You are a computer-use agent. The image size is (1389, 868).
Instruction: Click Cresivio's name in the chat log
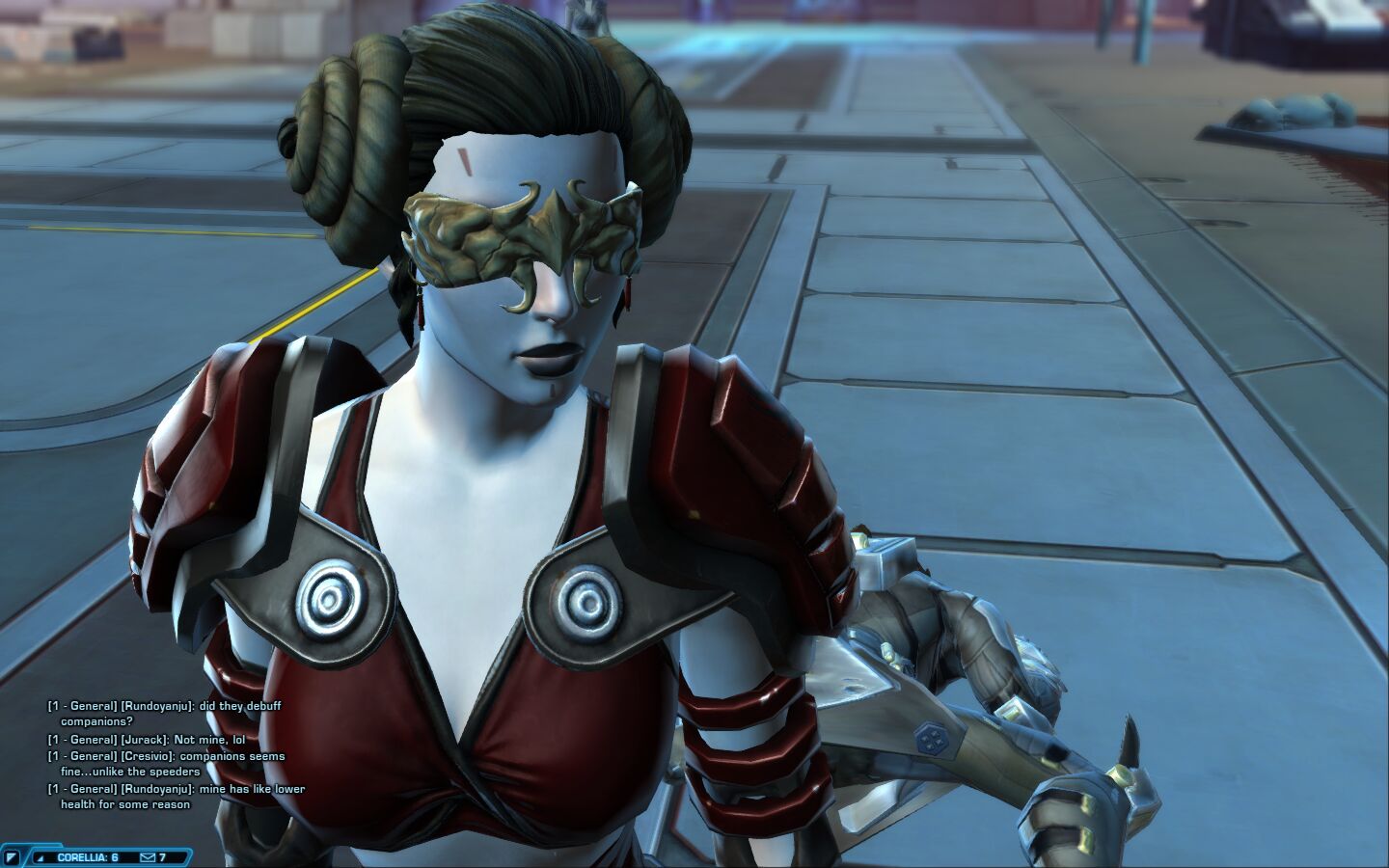coord(148,756)
